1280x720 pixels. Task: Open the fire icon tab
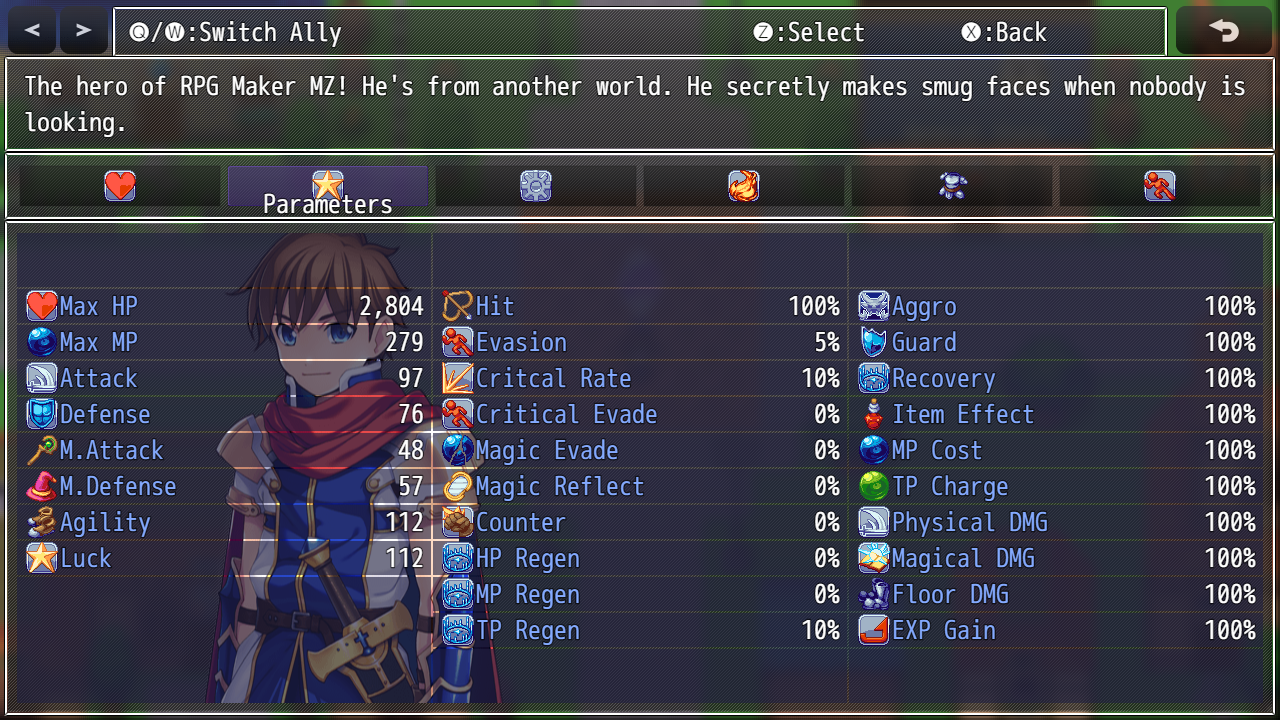[x=744, y=186]
